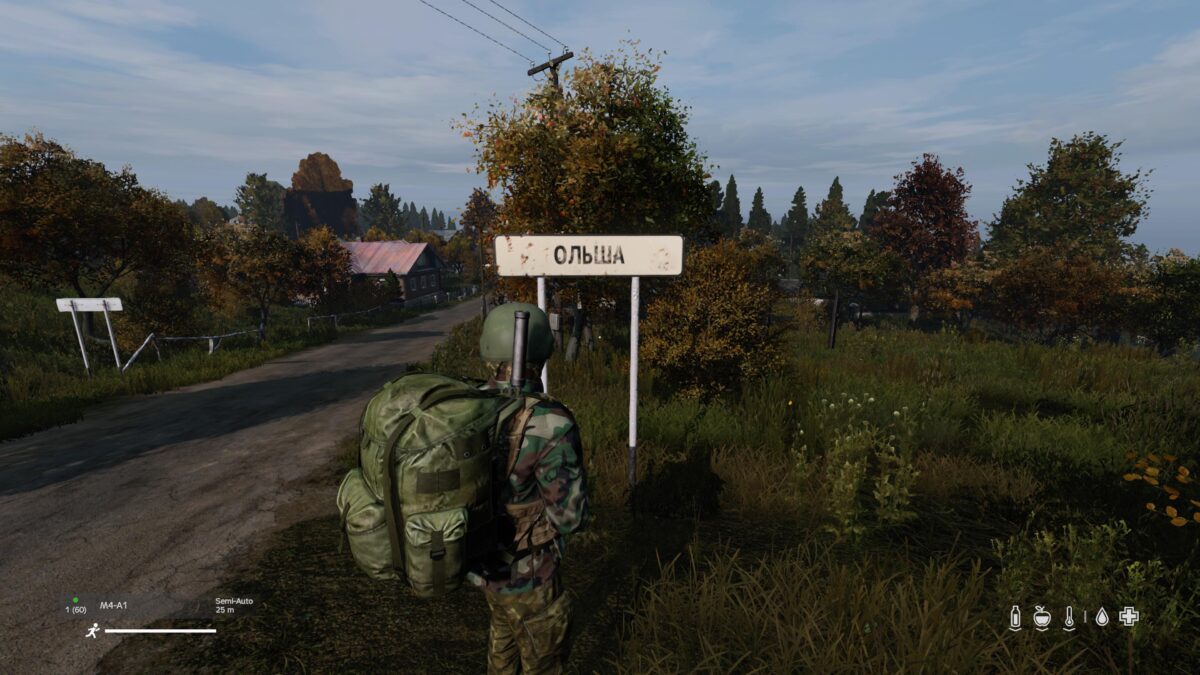Select the apple hunger status icon
Image resolution: width=1200 pixels, height=675 pixels.
(x=1042, y=617)
